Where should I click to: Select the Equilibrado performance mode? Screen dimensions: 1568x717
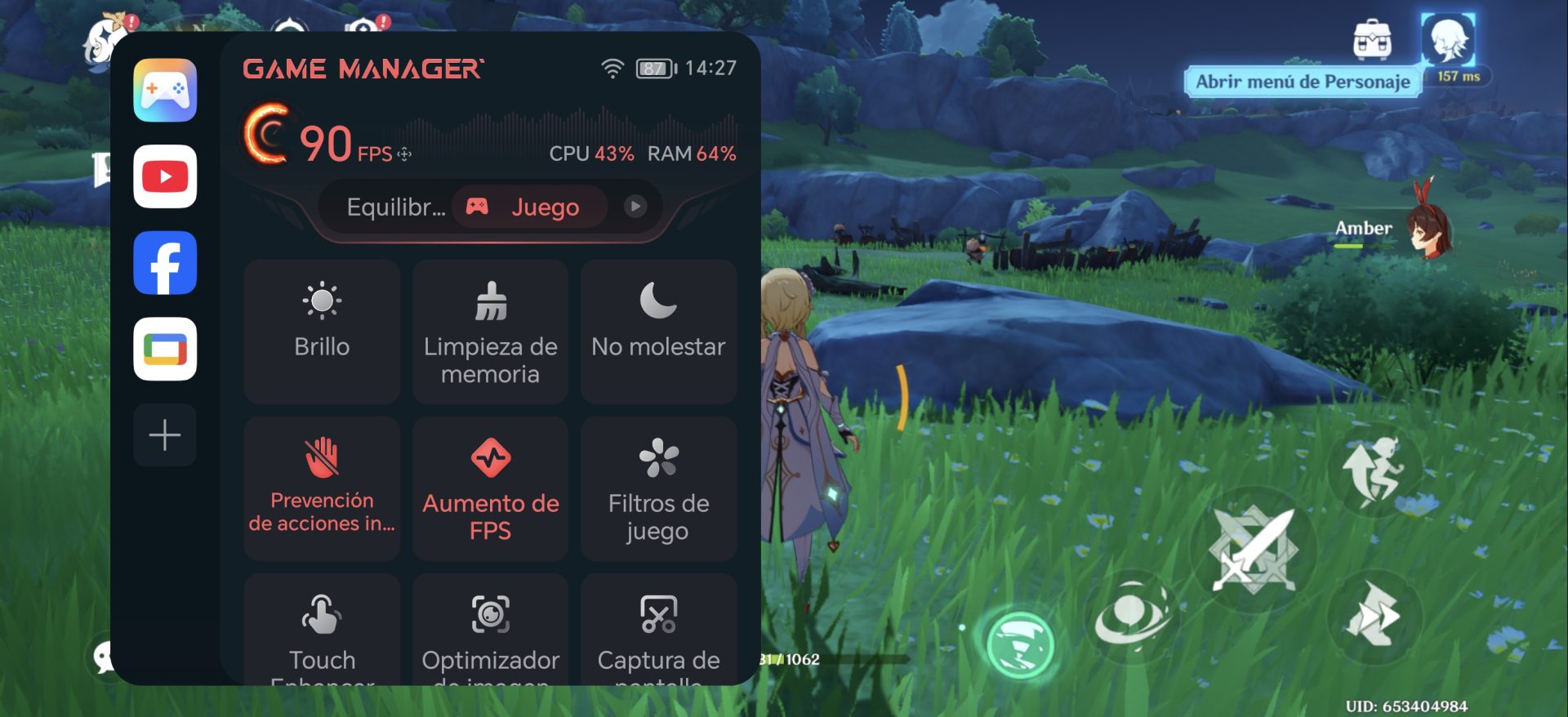pos(395,207)
